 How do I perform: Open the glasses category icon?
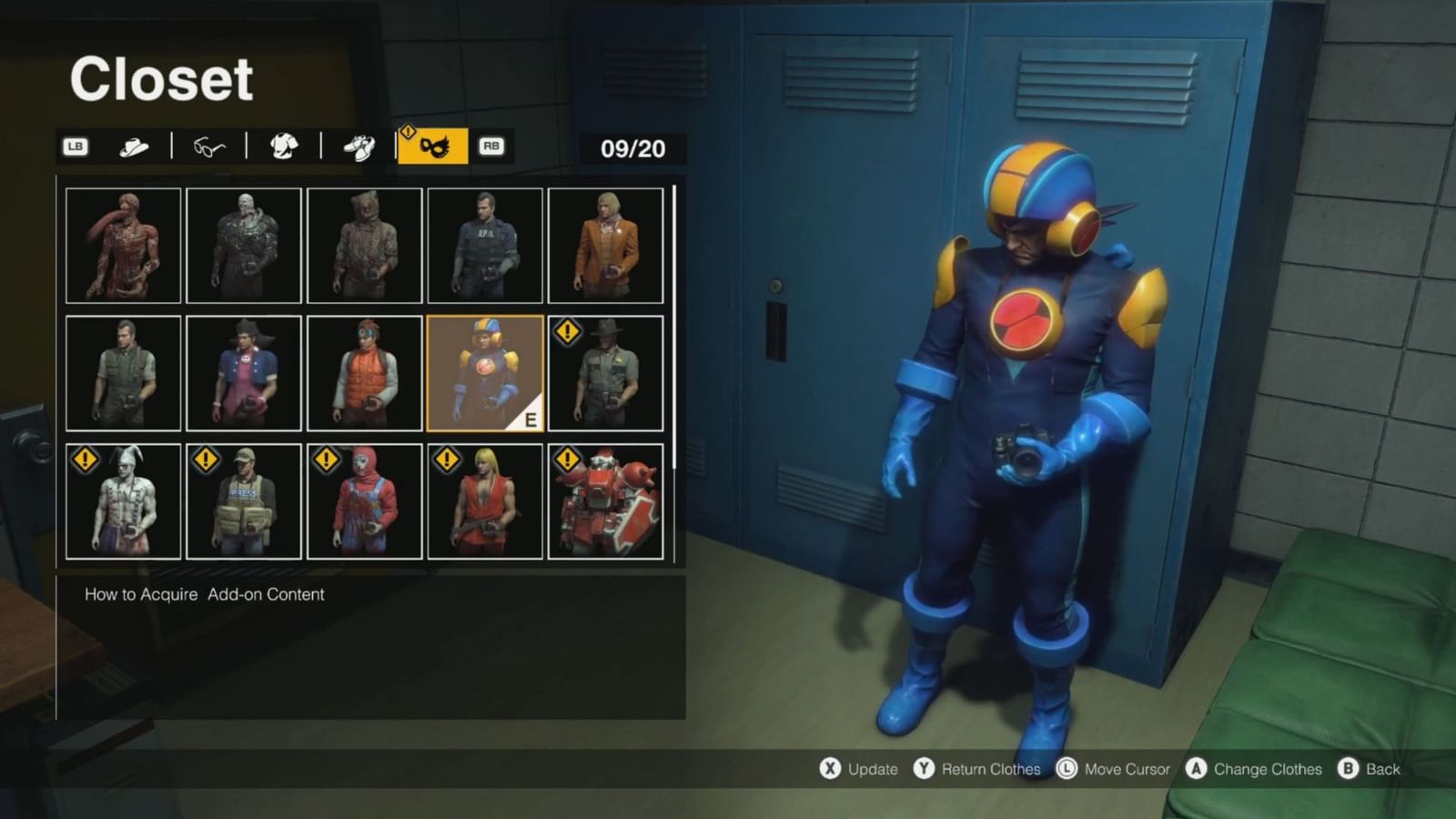pos(207,146)
